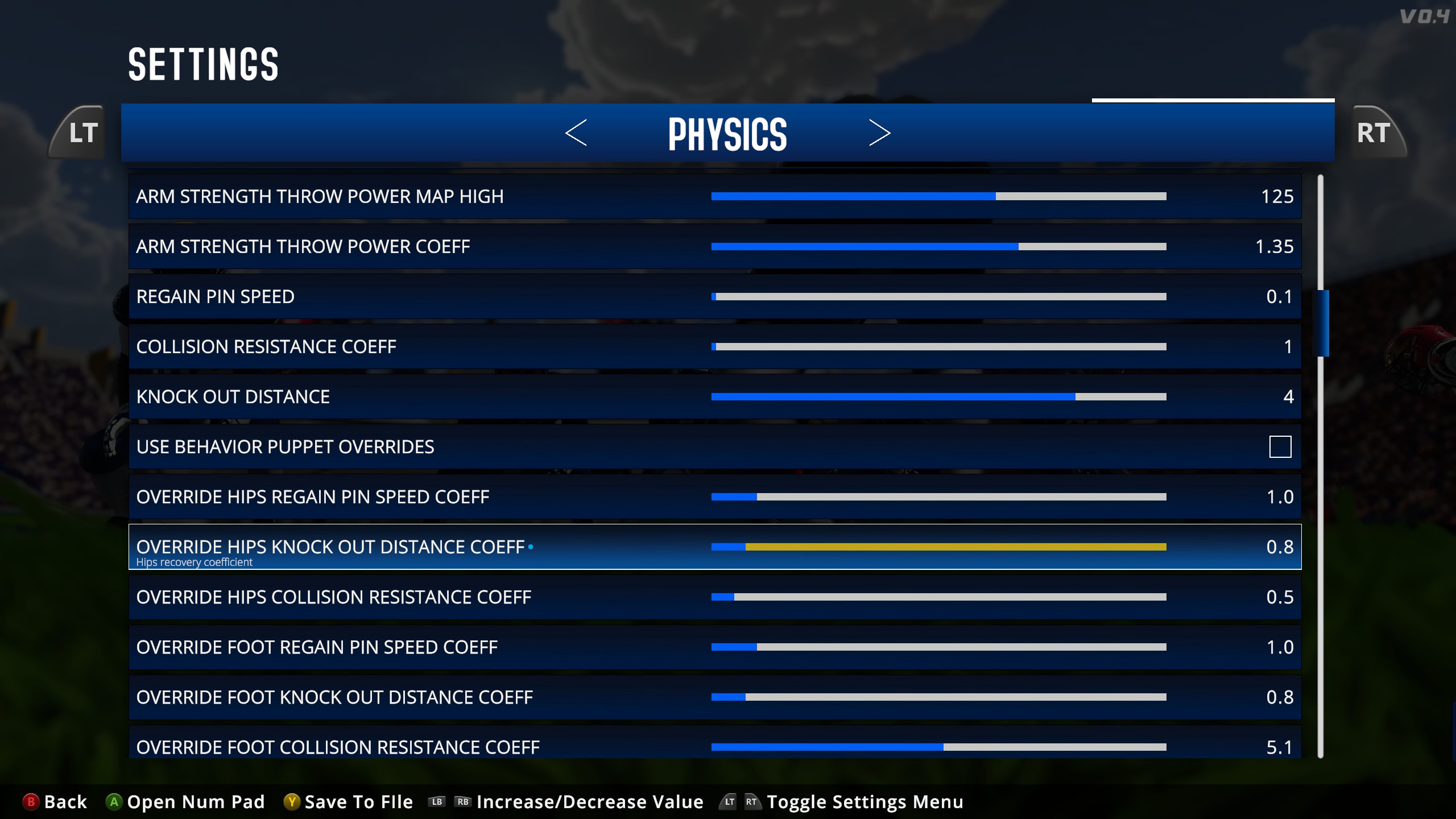This screenshot has height=819, width=1456.
Task: Click the LB bumper icon for decrease value
Action: pyautogui.click(x=436, y=801)
